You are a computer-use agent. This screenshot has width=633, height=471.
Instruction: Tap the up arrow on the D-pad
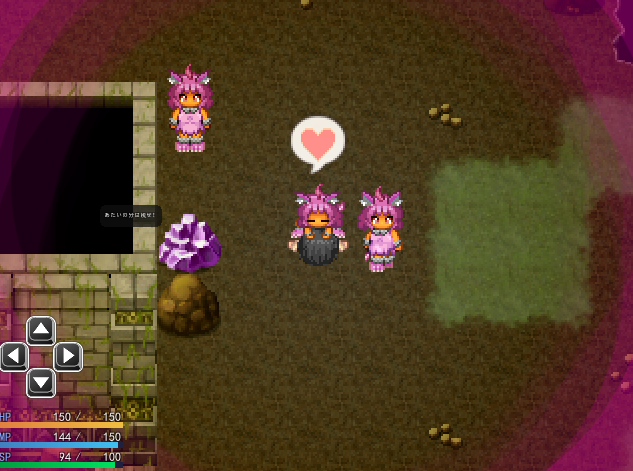coord(41,330)
